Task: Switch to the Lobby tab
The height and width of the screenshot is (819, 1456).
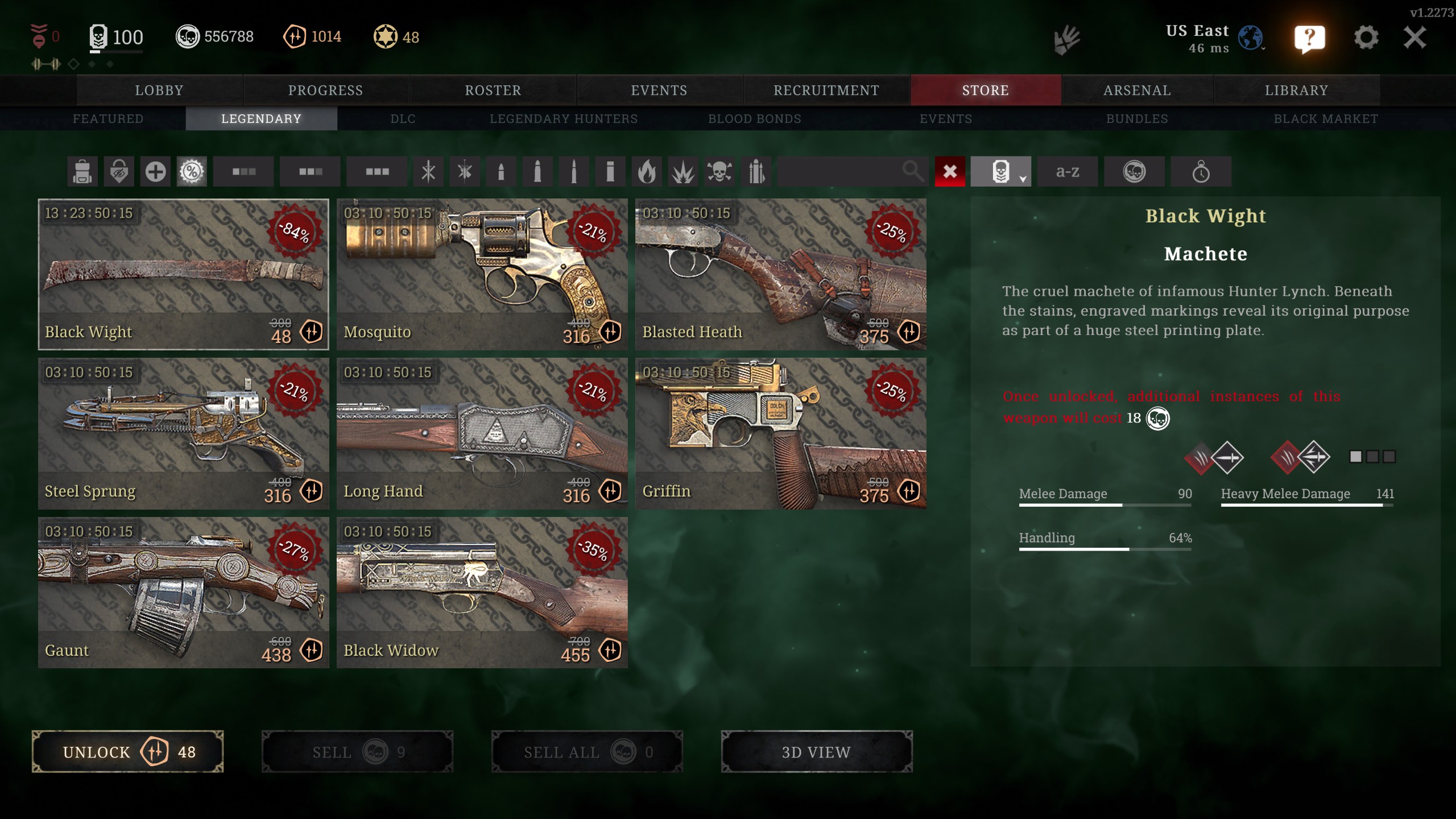Action: coord(159,90)
